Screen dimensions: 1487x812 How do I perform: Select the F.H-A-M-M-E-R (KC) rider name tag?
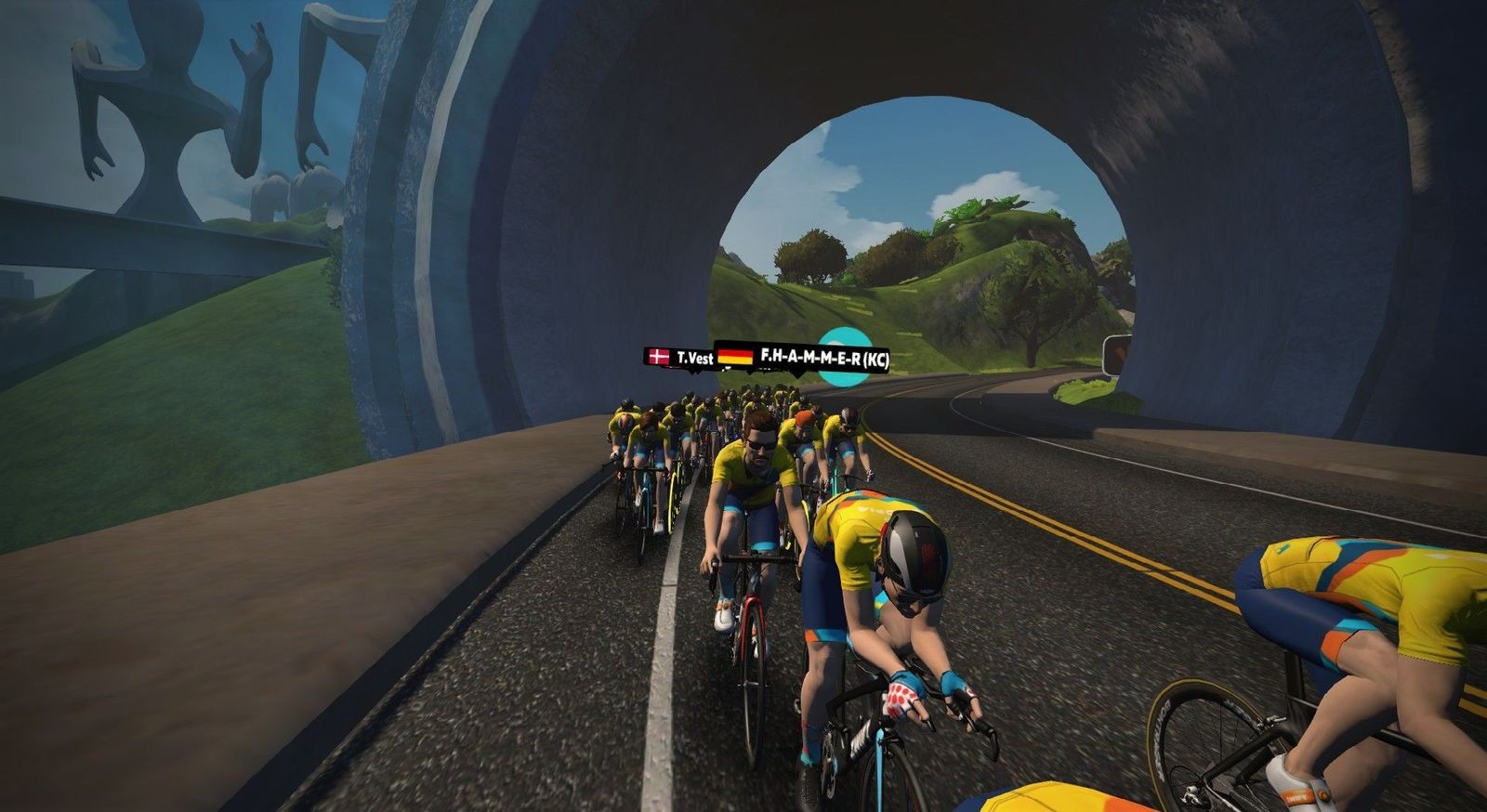[803, 357]
